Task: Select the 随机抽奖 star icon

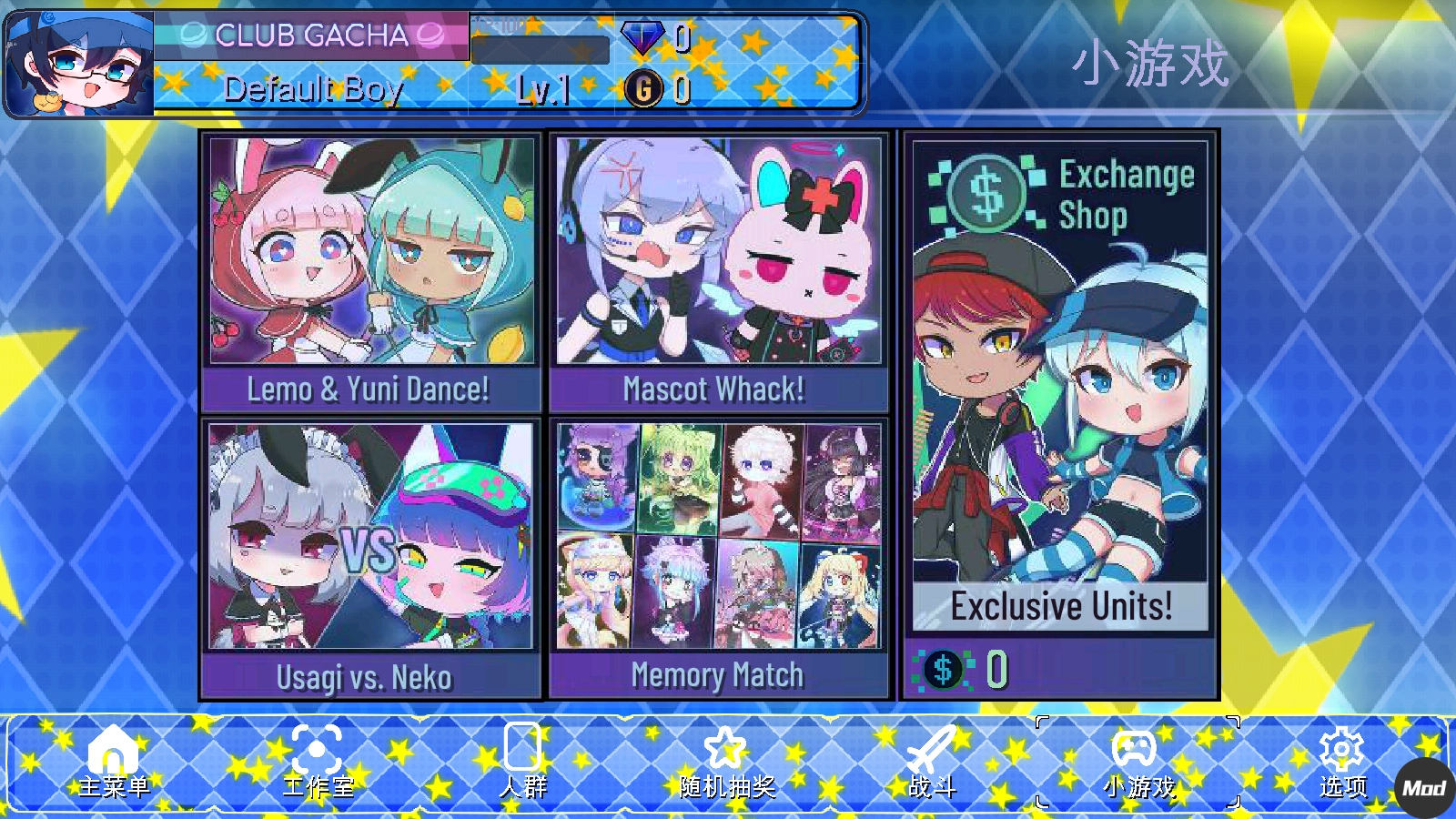Action: point(723,749)
